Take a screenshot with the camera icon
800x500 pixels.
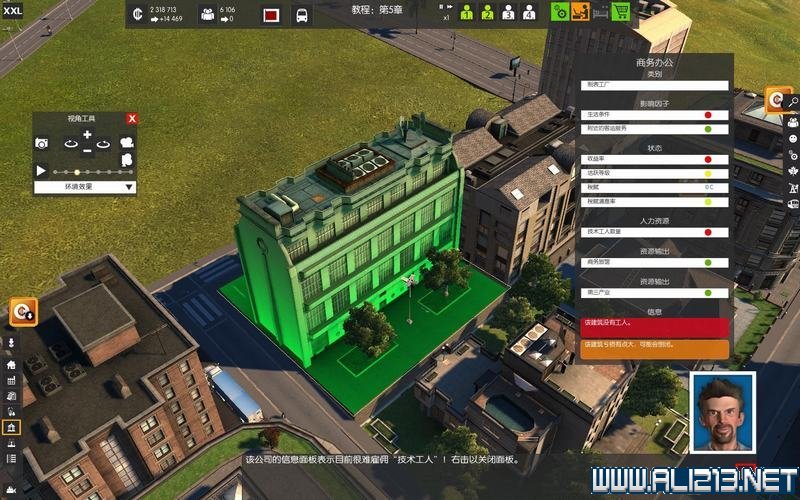(x=42, y=144)
